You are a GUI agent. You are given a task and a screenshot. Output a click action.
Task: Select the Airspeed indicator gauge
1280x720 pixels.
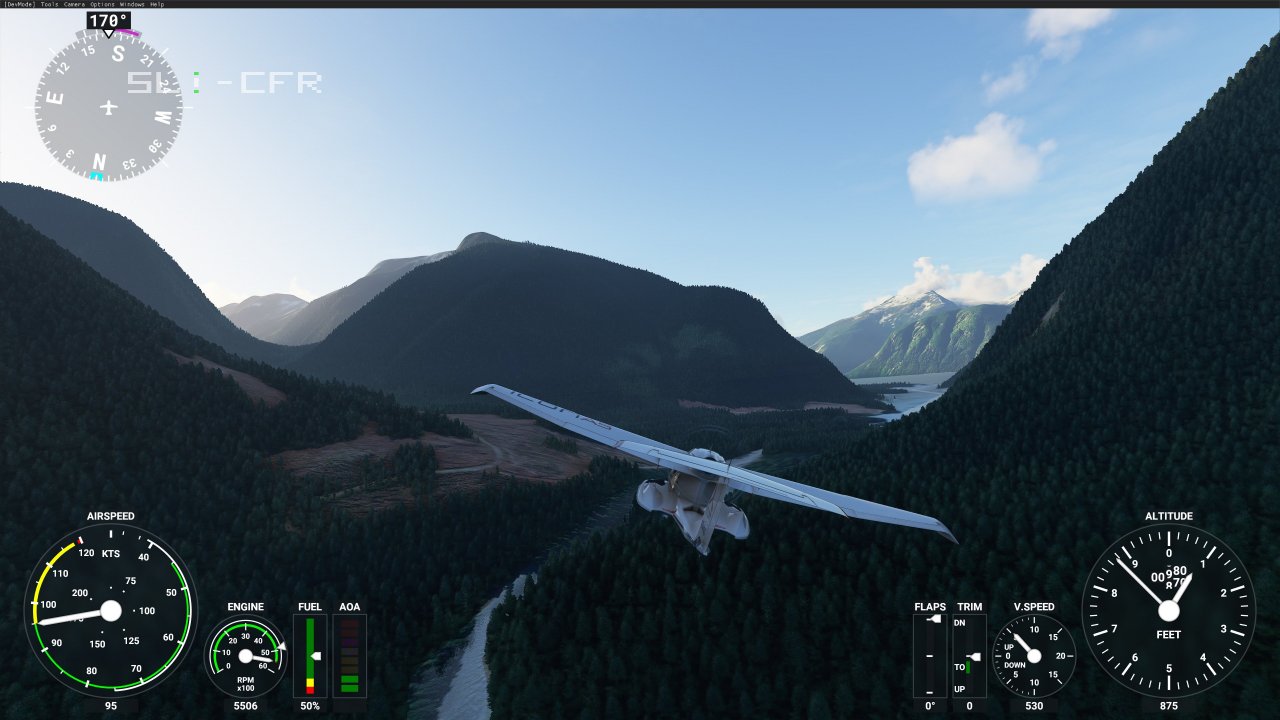110,612
